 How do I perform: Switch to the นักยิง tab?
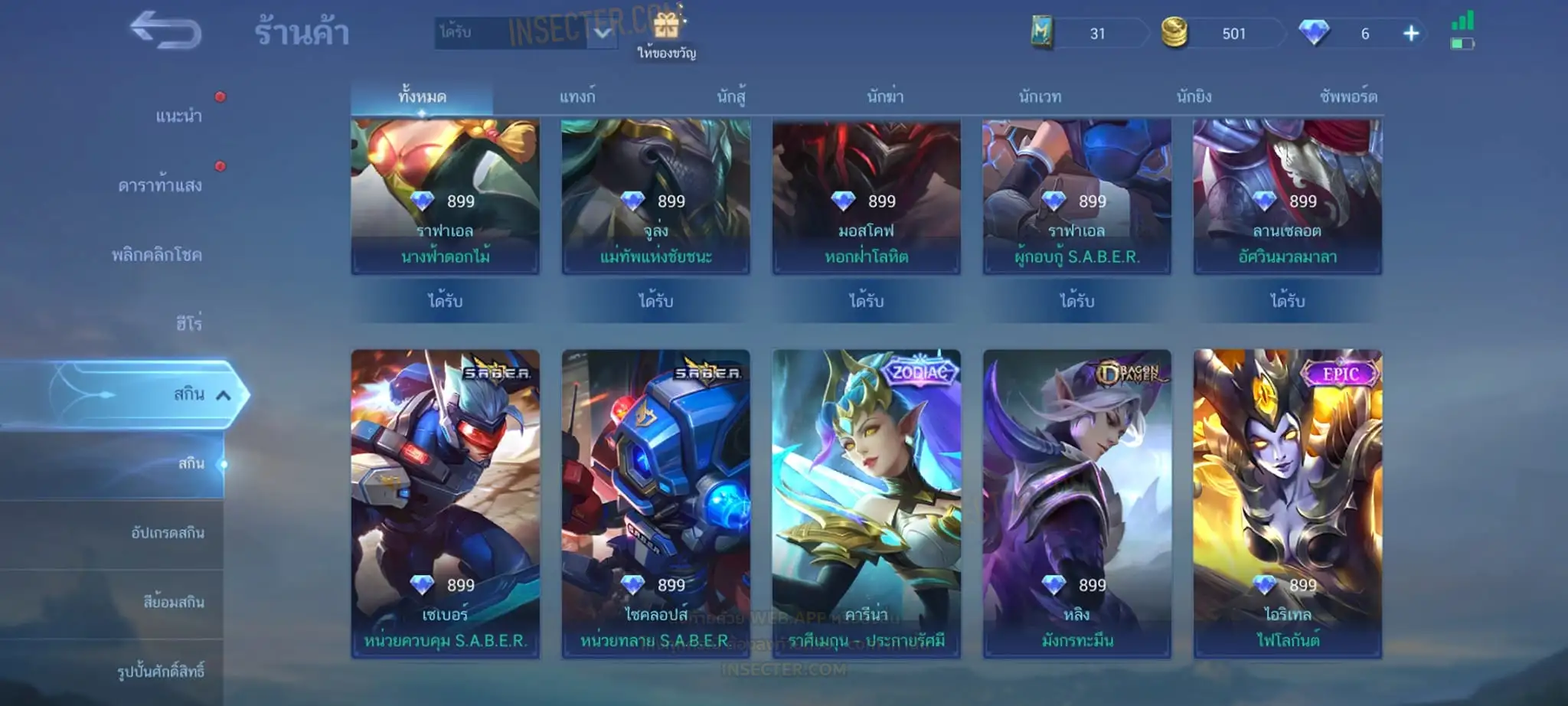pos(1194,97)
